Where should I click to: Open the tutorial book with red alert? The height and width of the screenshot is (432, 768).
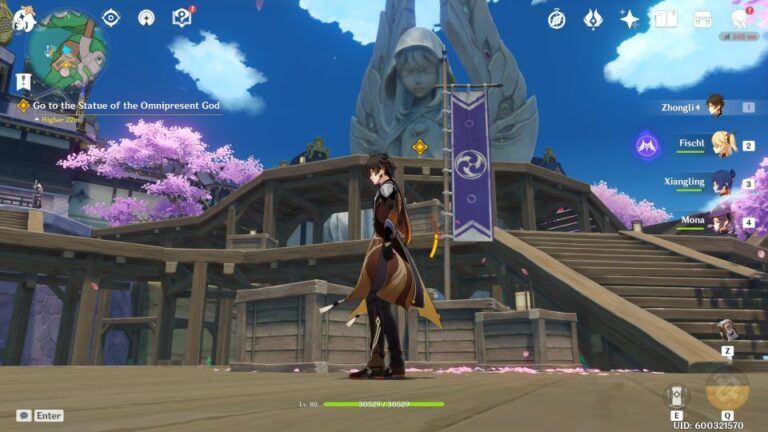182,17
